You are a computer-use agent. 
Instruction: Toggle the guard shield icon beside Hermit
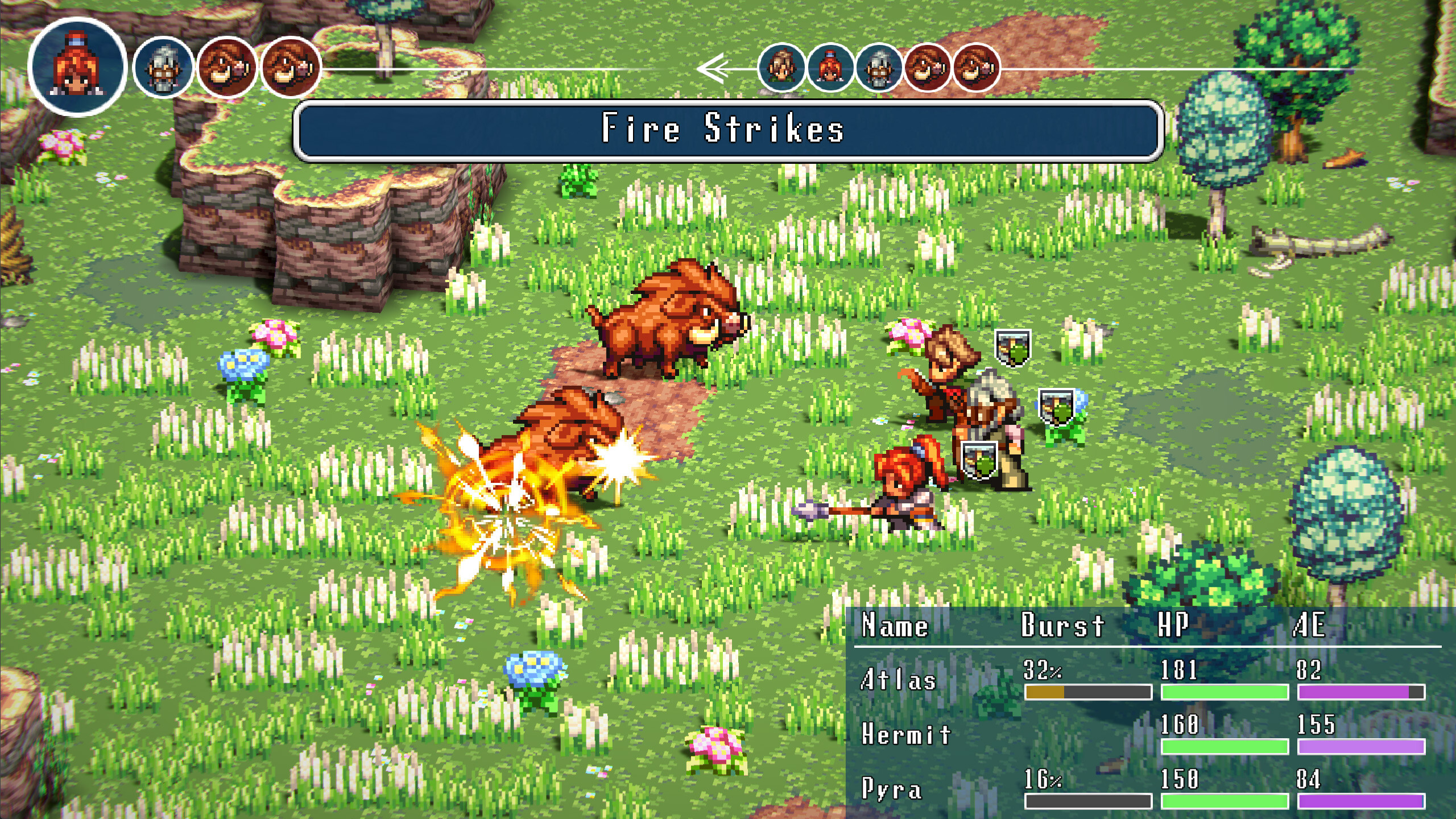click(x=1056, y=408)
